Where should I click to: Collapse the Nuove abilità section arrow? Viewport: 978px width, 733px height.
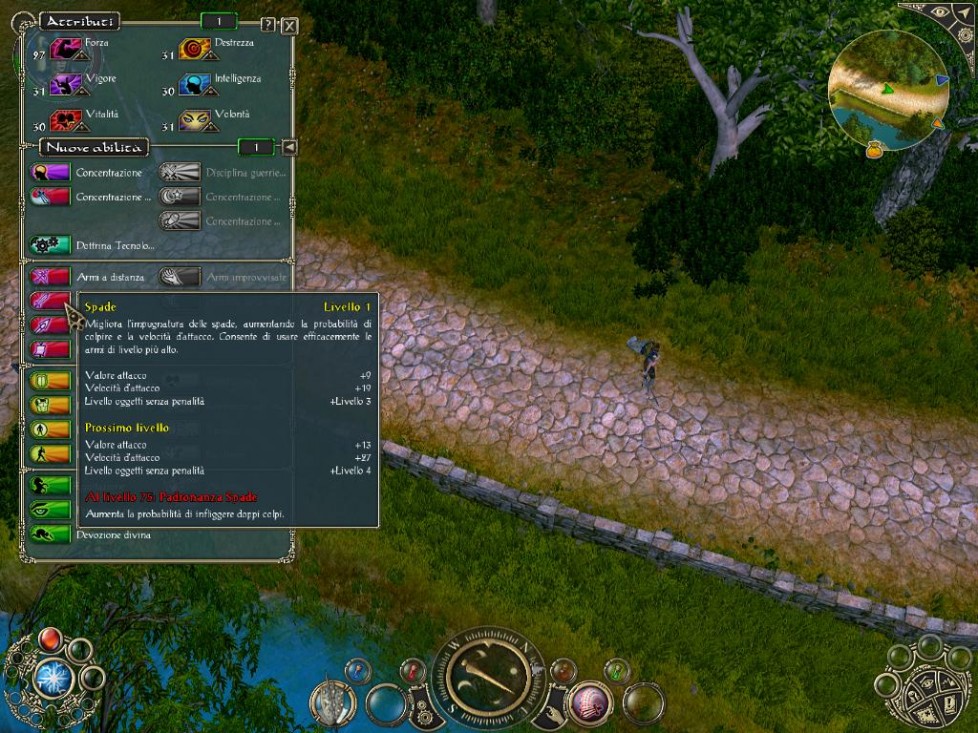pos(289,148)
